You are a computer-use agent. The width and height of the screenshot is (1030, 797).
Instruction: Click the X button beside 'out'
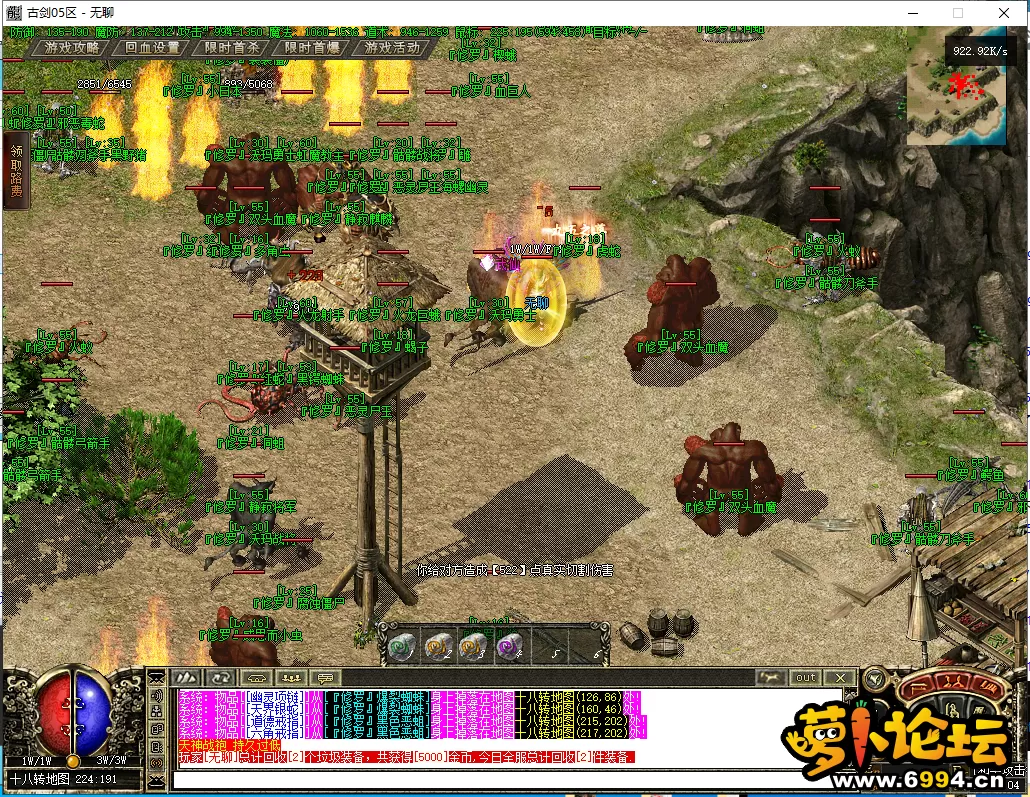coord(841,677)
